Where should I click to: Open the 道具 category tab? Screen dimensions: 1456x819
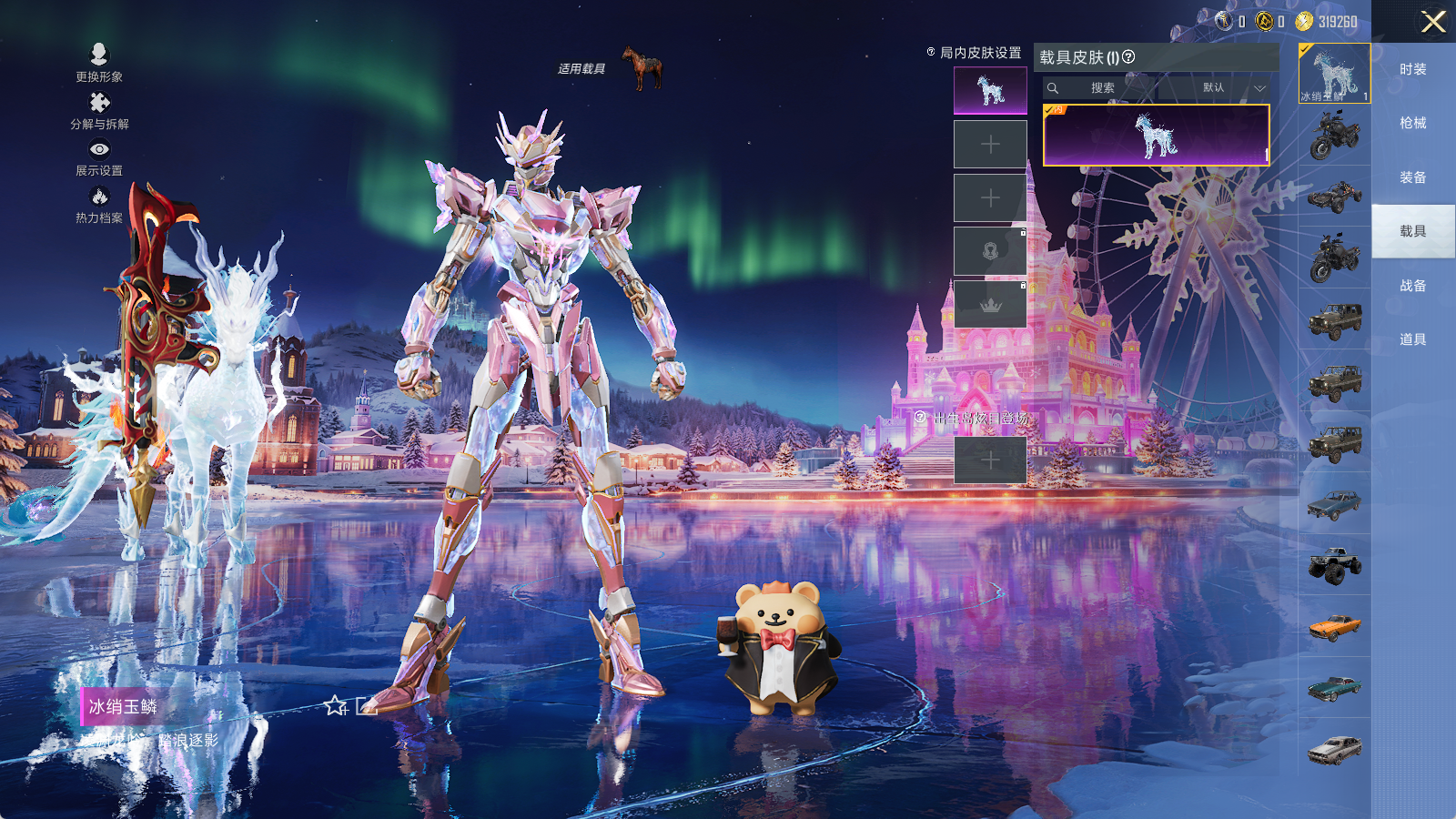(1412, 339)
